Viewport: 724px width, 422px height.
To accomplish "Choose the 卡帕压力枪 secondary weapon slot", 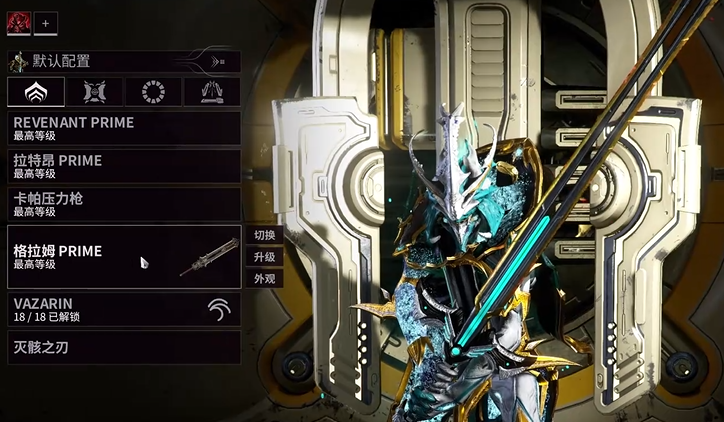I will point(123,204).
